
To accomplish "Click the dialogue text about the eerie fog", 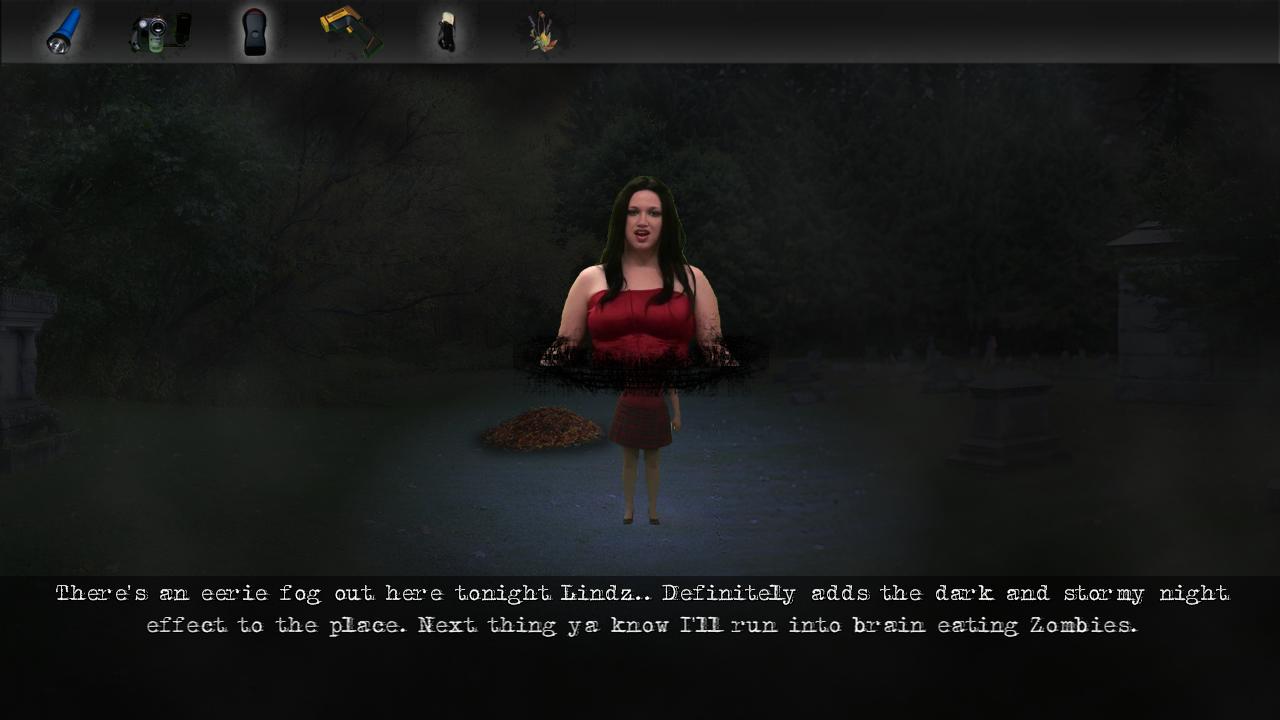I will click(x=640, y=608).
